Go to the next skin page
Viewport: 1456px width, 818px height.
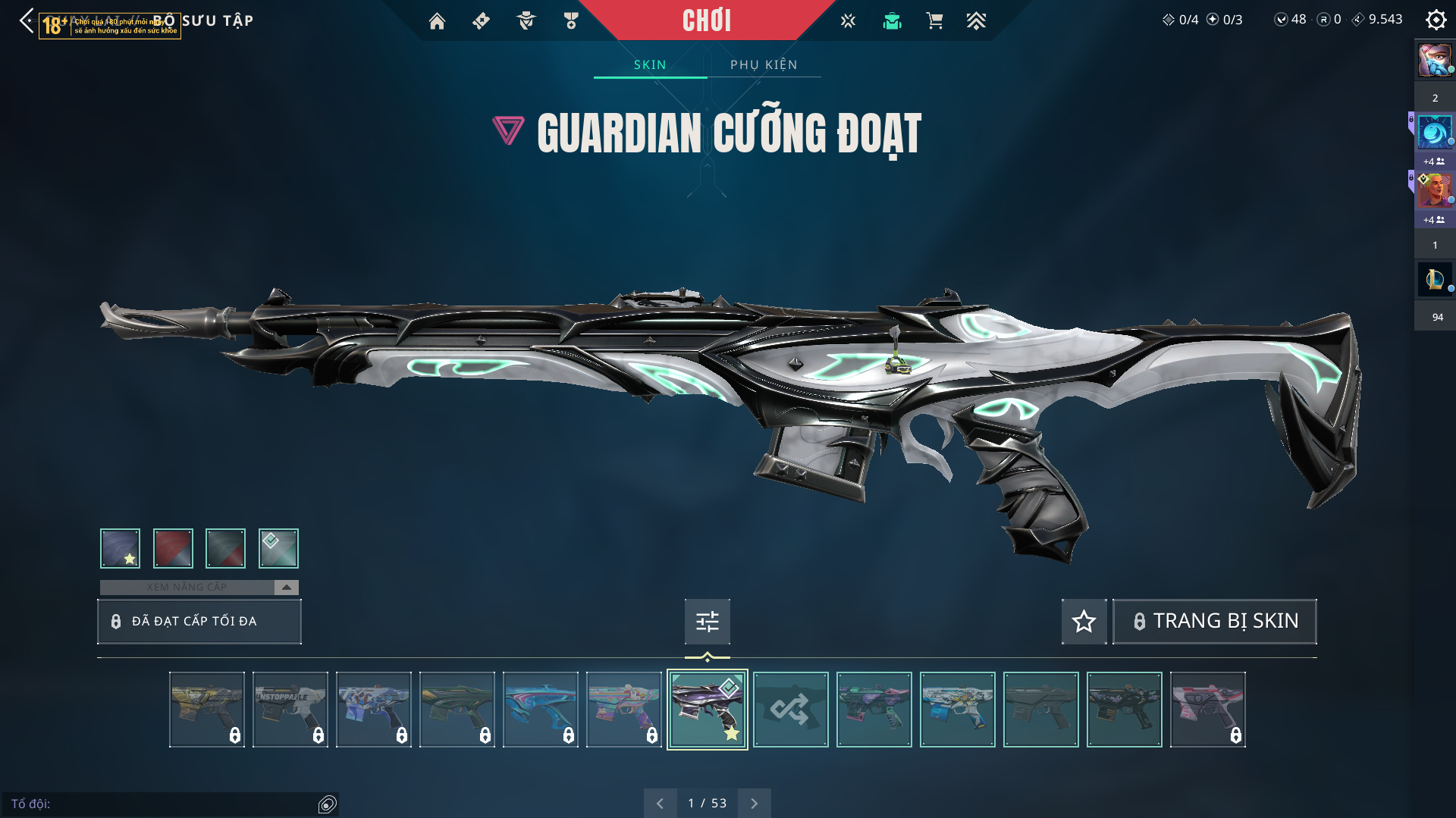[754, 804]
